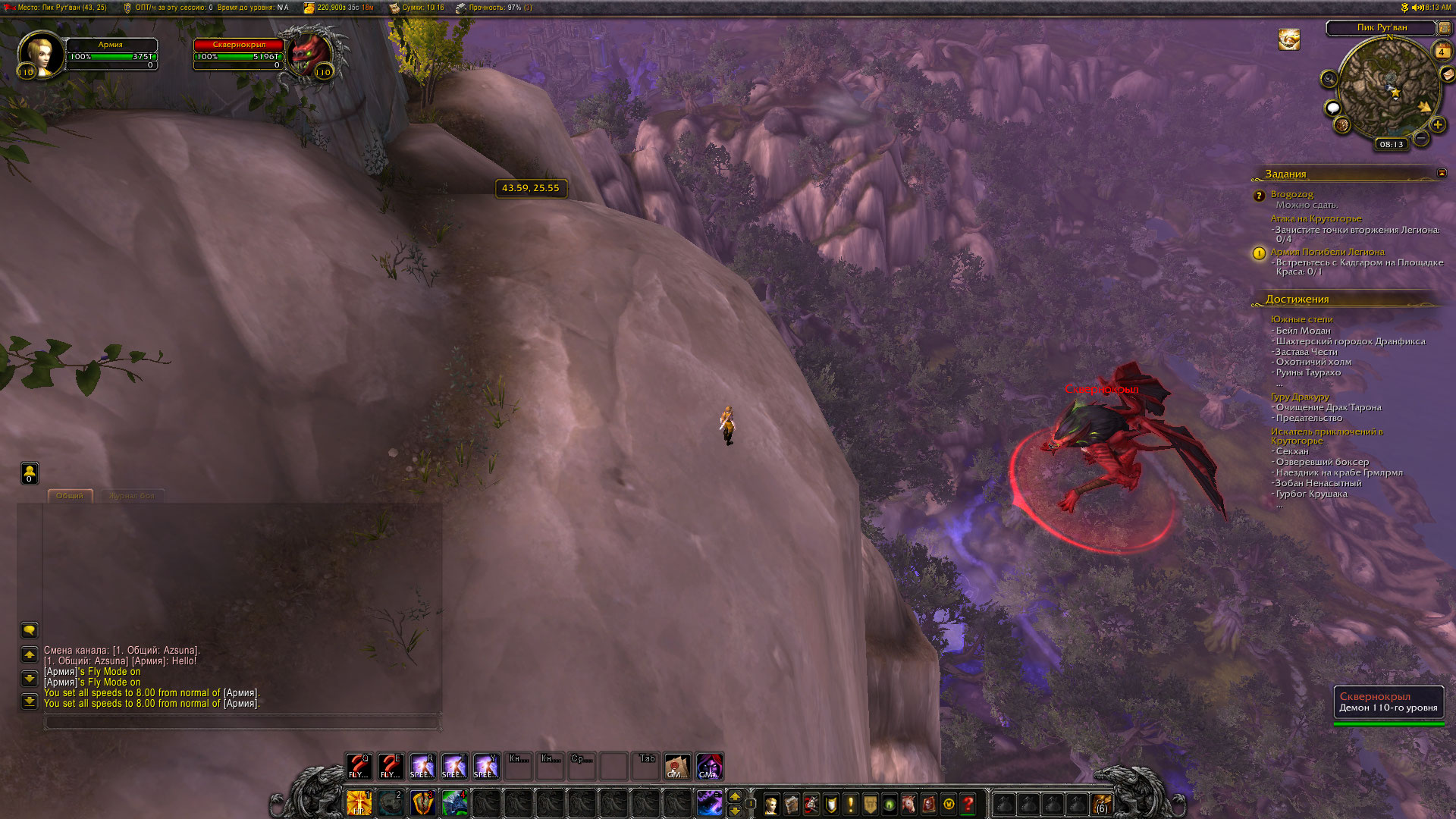Open the chat speech bubble menu
The image size is (1456, 819).
29,630
